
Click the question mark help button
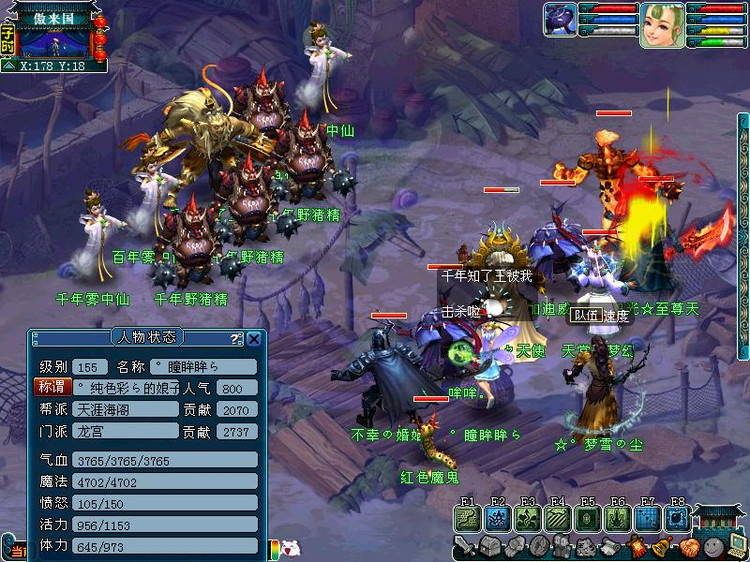coord(236,339)
